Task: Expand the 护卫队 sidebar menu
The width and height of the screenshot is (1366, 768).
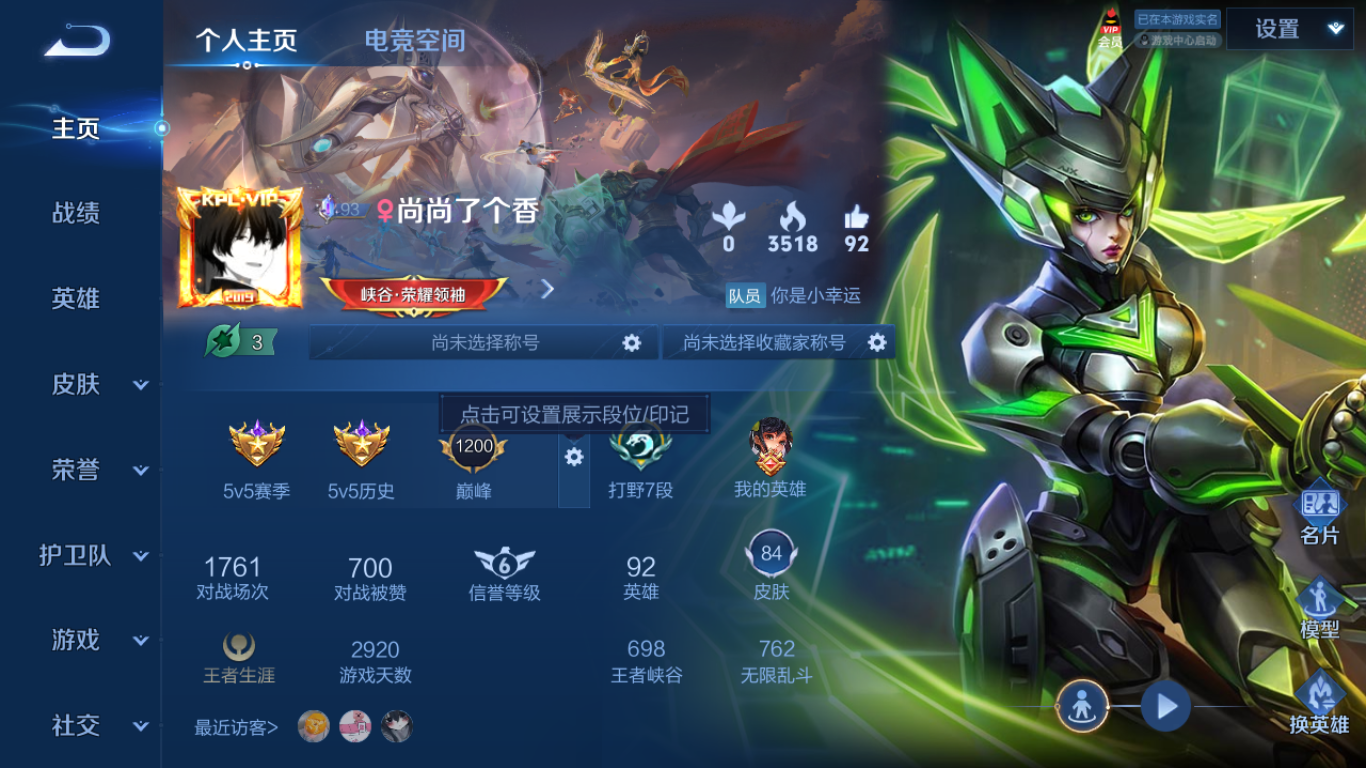Action: [x=94, y=556]
